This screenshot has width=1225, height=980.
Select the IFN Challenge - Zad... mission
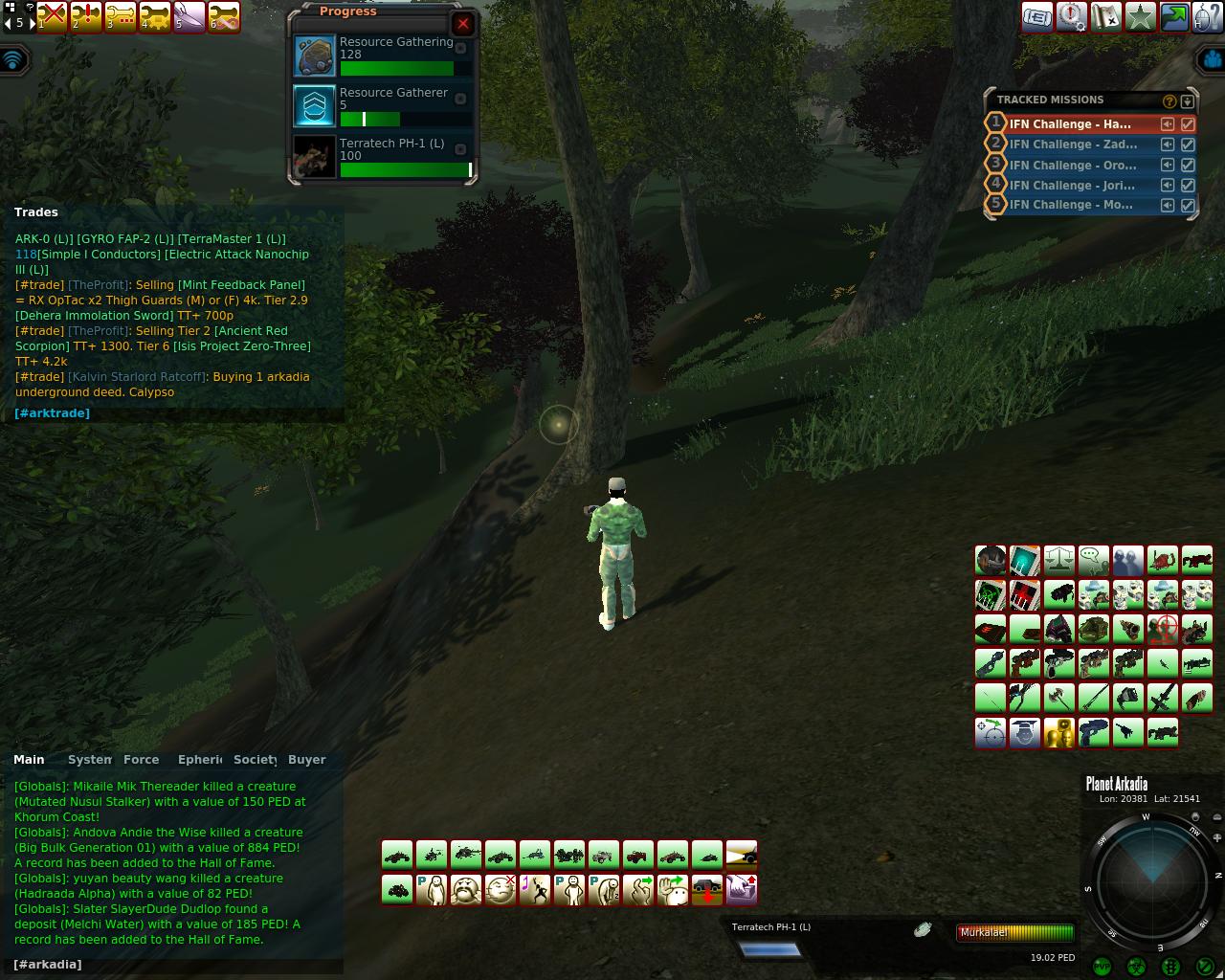(x=1073, y=145)
